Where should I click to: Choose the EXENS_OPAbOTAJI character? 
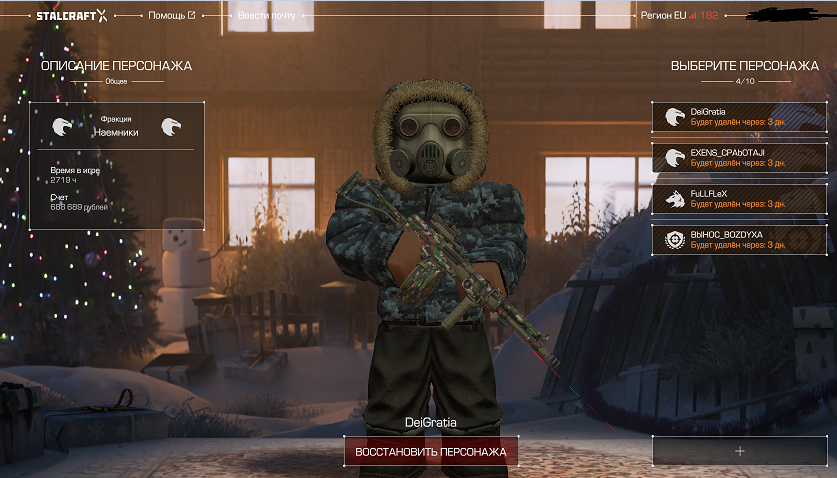(x=741, y=157)
